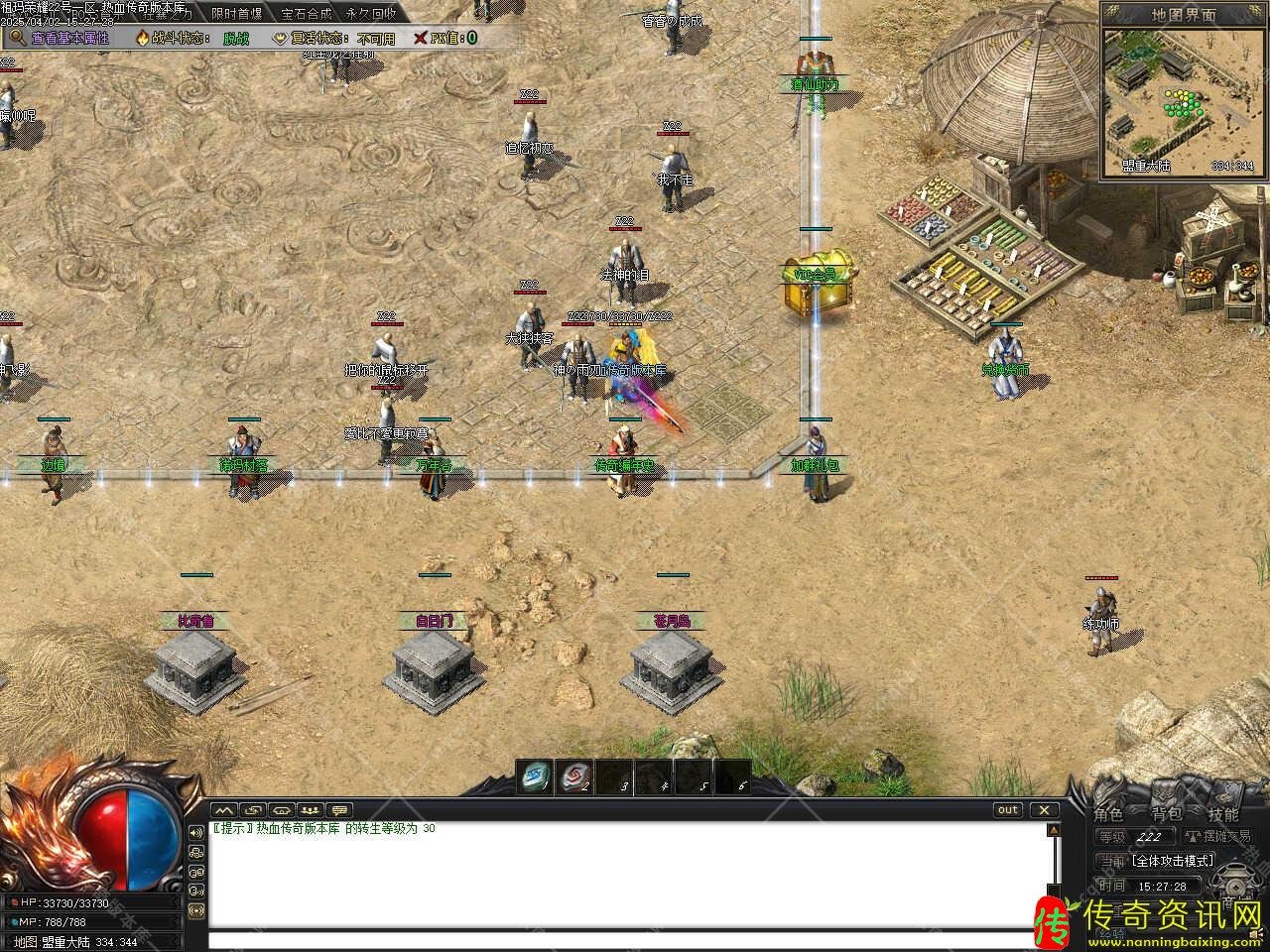This screenshot has height=952, width=1270.
Task: Close the chat panel with X
Action: point(1044,809)
